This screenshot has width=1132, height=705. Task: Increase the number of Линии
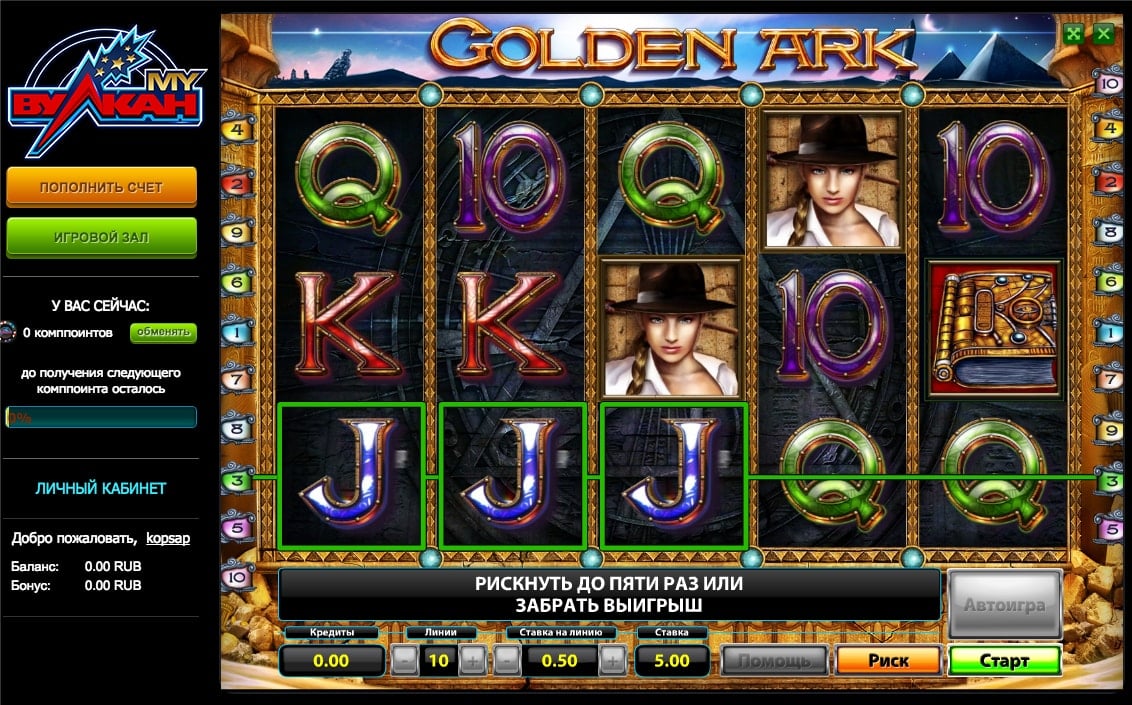472,661
